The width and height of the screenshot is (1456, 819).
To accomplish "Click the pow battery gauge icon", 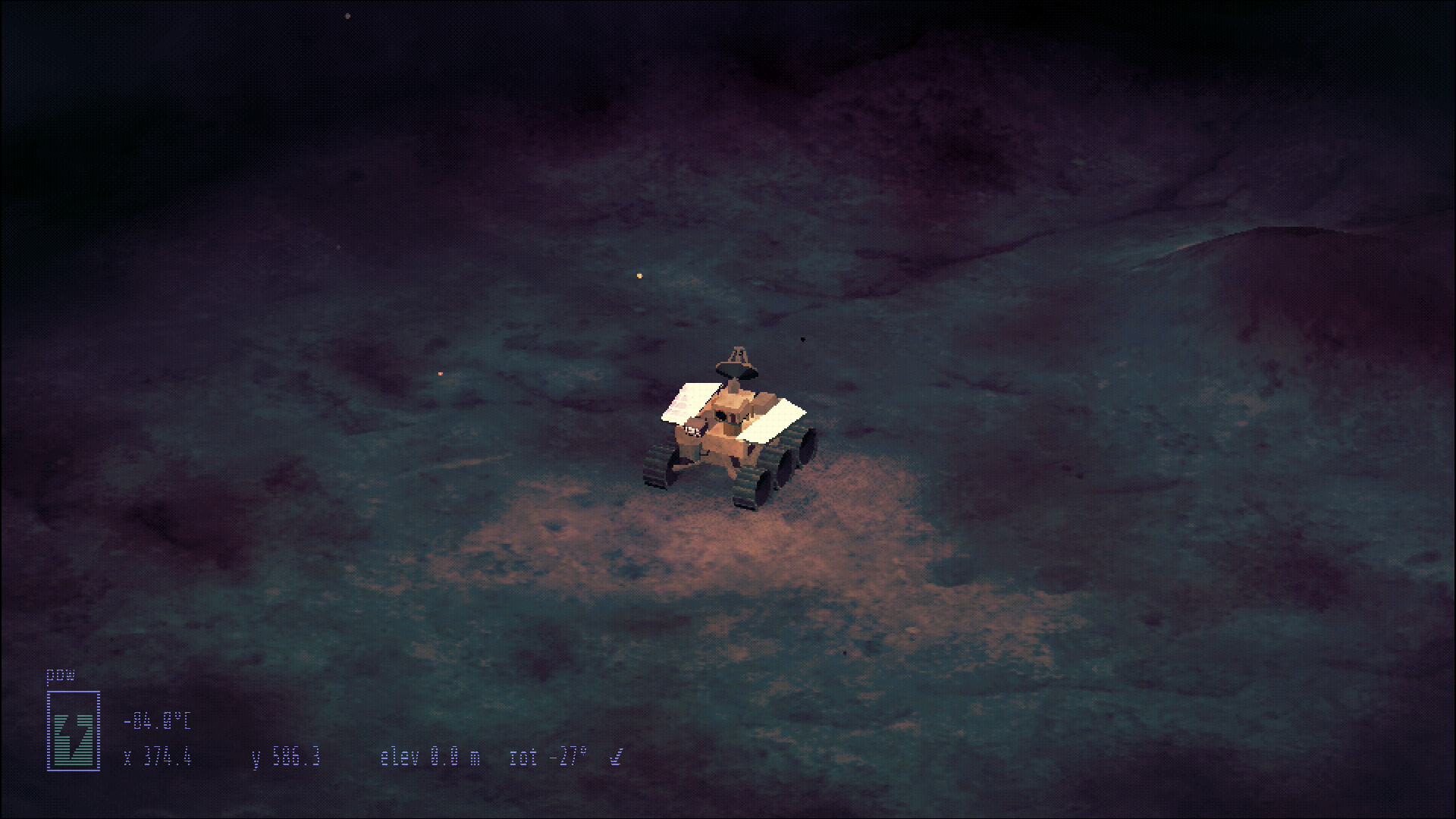I will point(74,730).
